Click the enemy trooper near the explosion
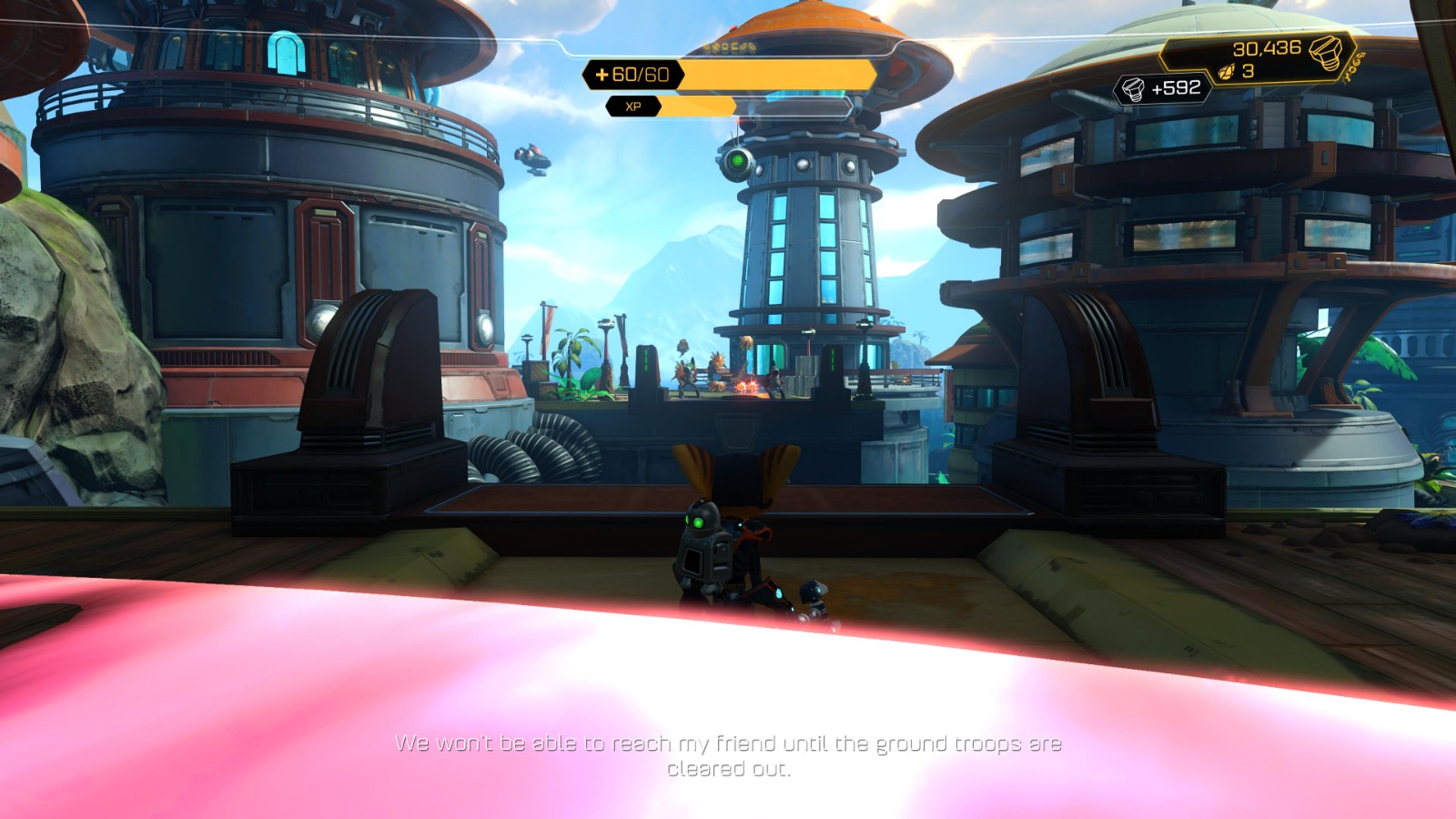1456x819 pixels. (774, 379)
